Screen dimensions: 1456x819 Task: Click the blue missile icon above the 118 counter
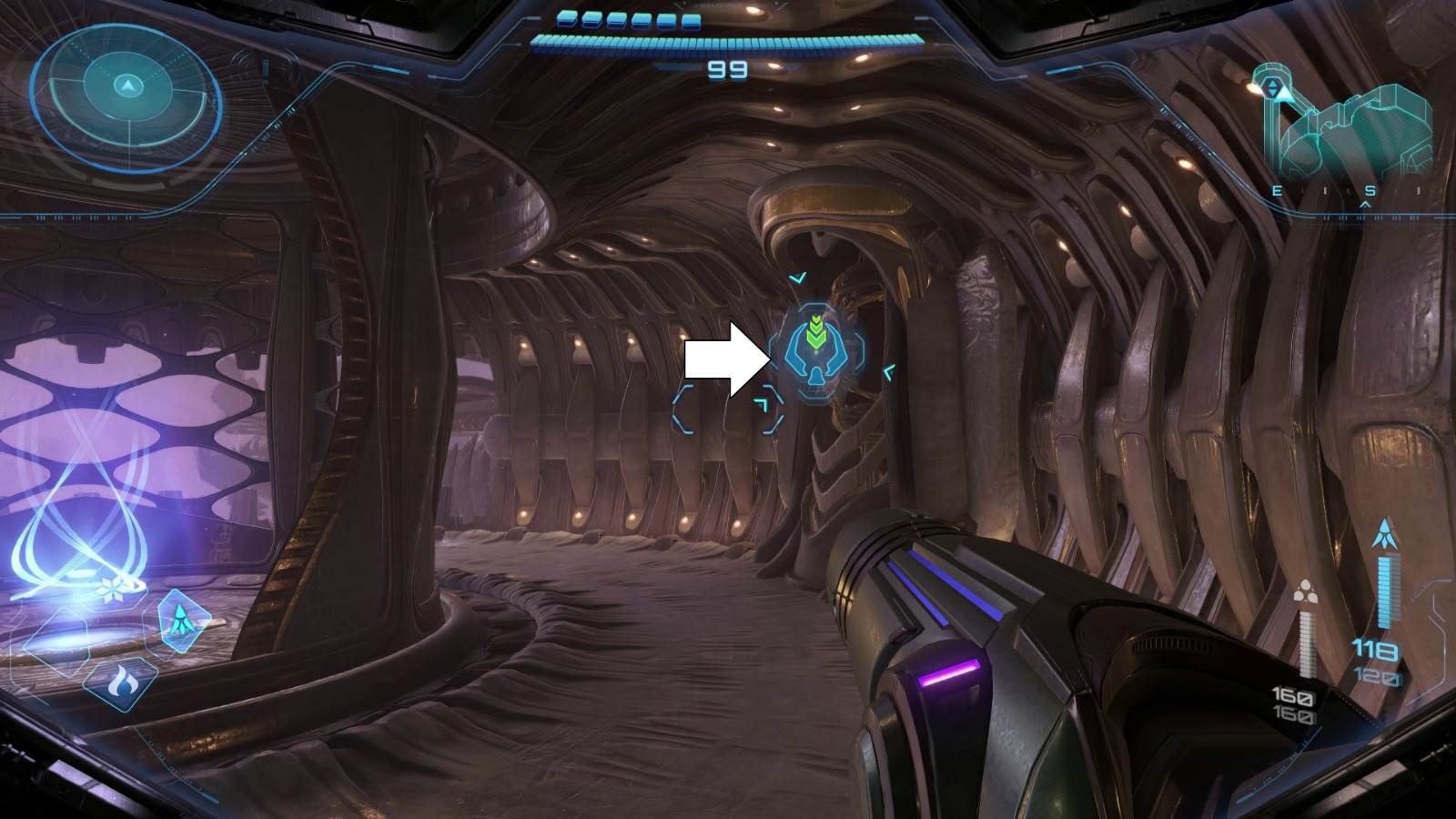click(x=1384, y=532)
